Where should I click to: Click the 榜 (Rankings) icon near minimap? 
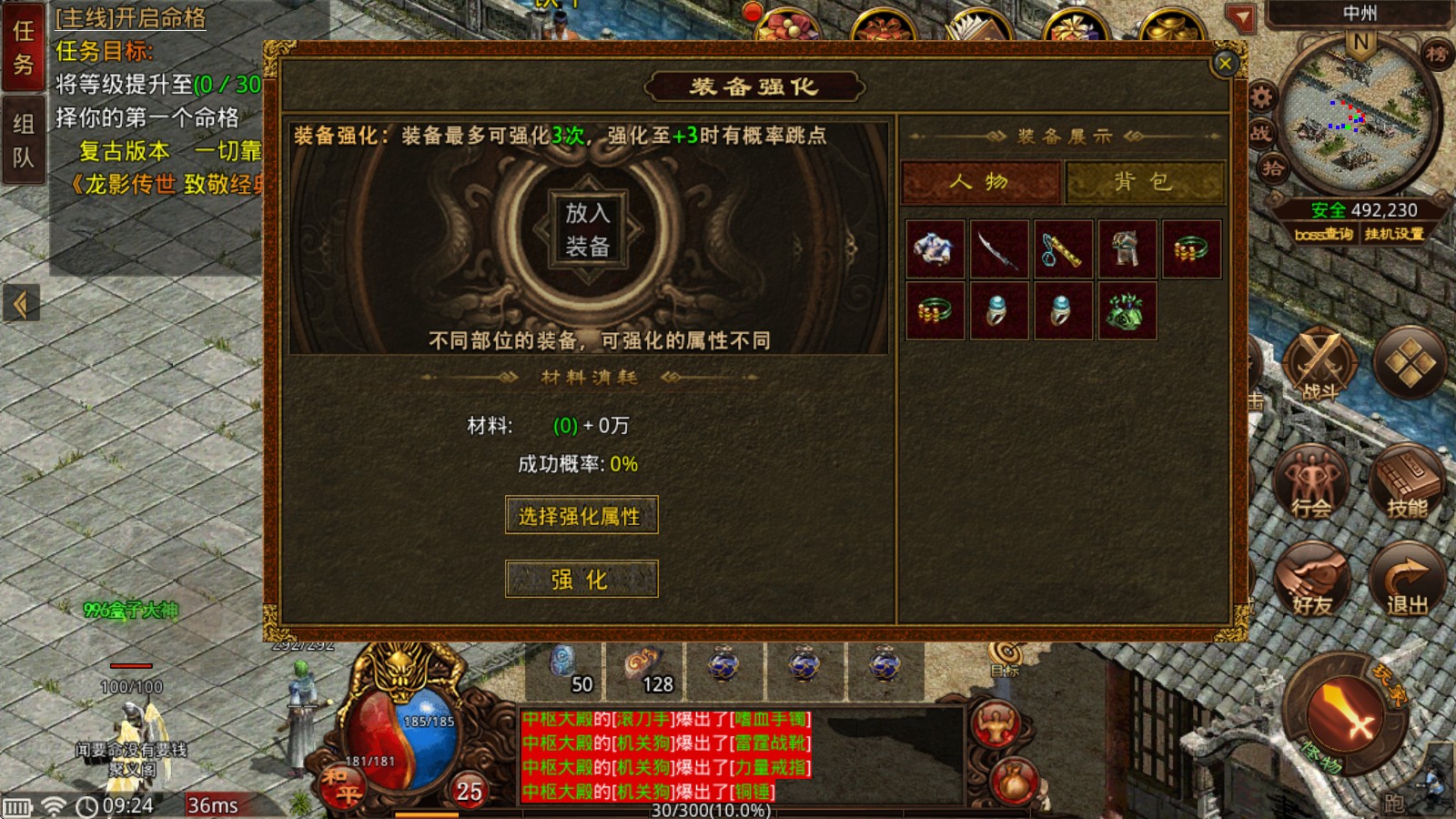coord(1438,55)
